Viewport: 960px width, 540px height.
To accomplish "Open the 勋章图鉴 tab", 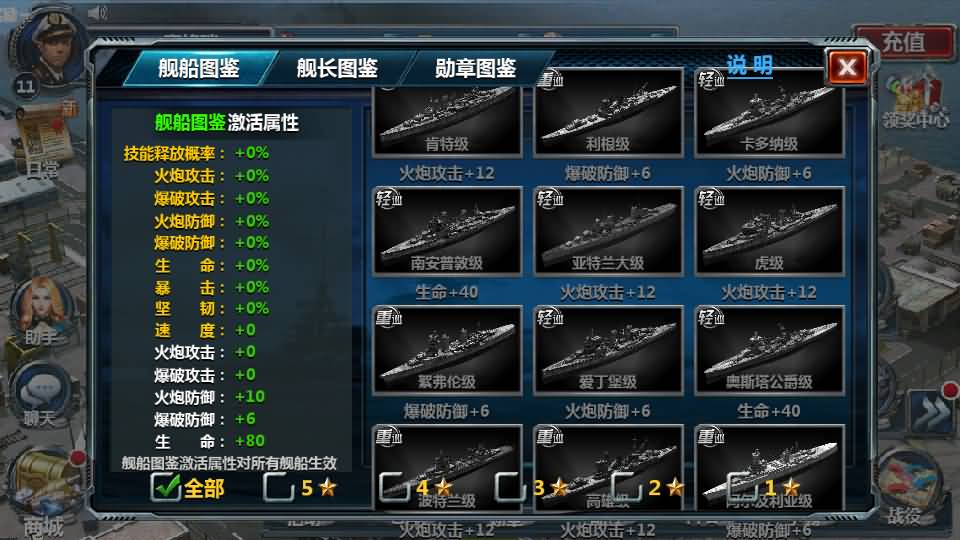I will pos(475,69).
